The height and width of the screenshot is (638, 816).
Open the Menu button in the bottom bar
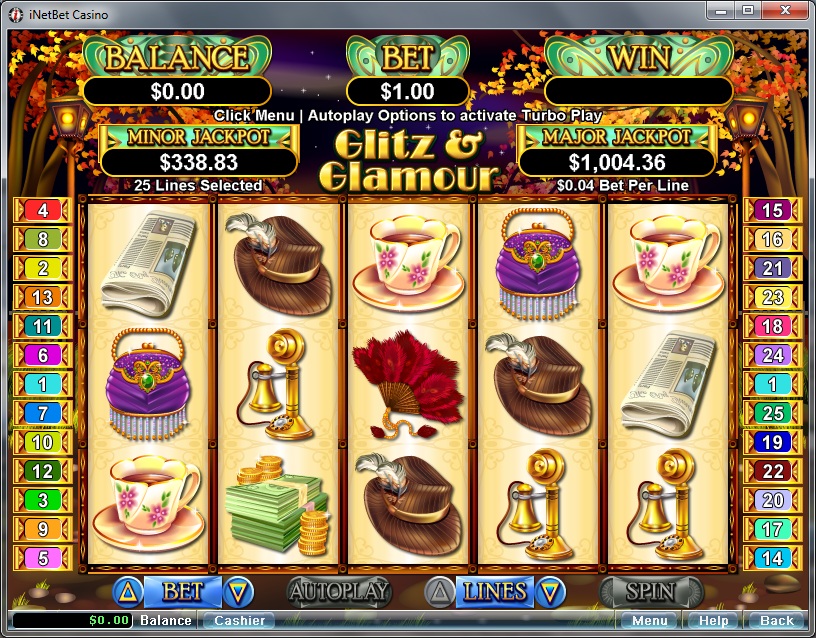click(650, 621)
